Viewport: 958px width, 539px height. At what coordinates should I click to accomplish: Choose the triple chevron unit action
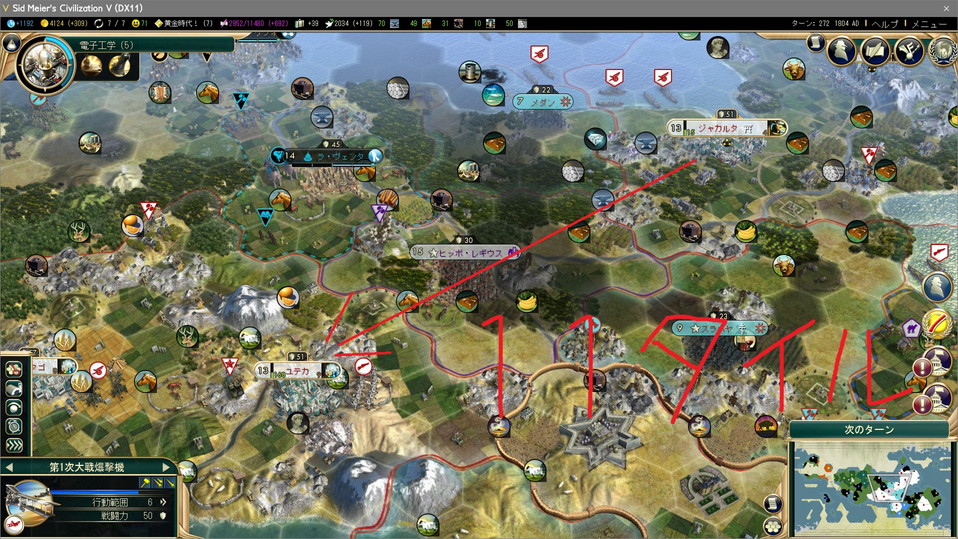click(x=15, y=445)
